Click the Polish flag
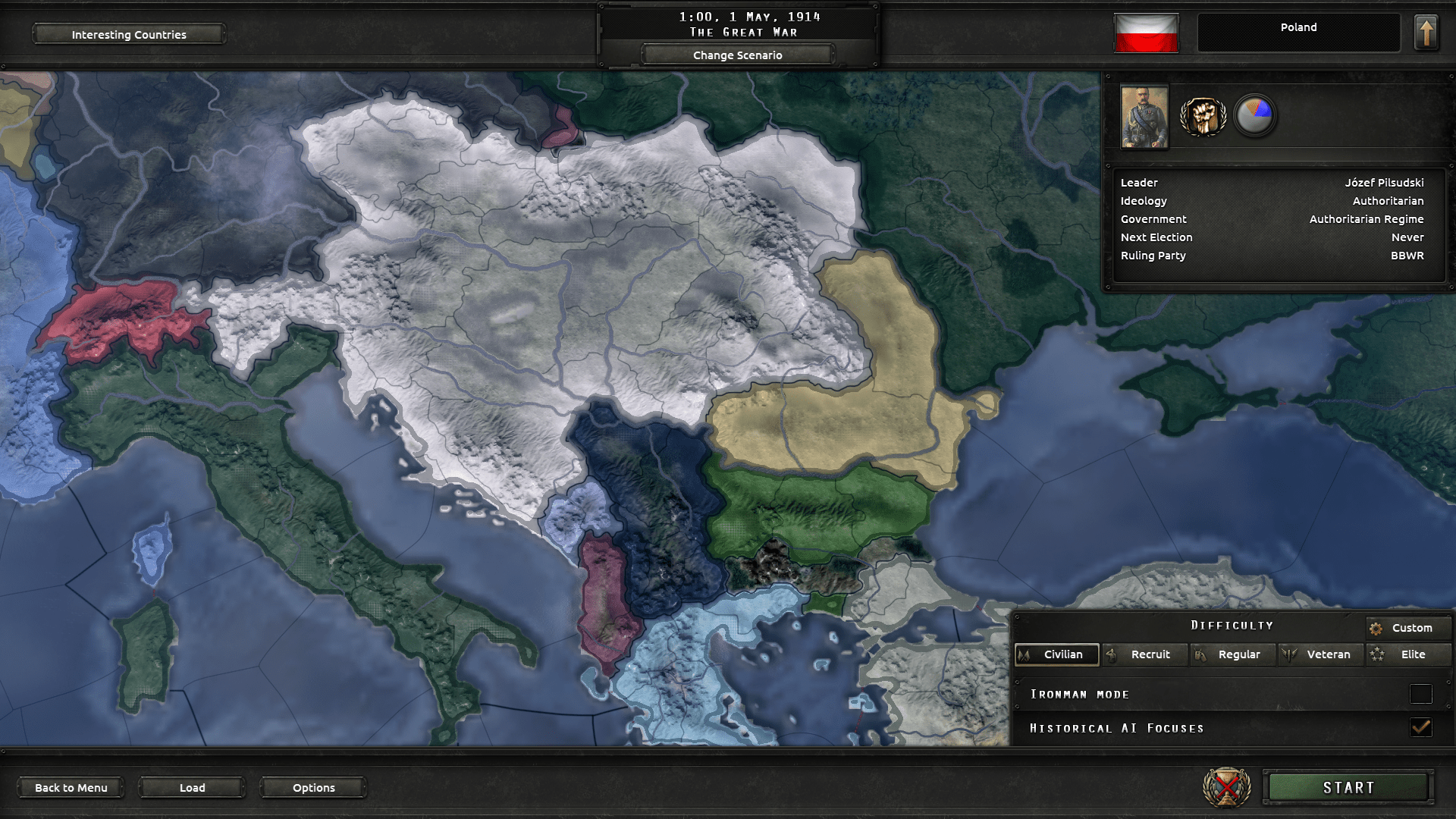Viewport: 1456px width, 819px height. point(1146,33)
